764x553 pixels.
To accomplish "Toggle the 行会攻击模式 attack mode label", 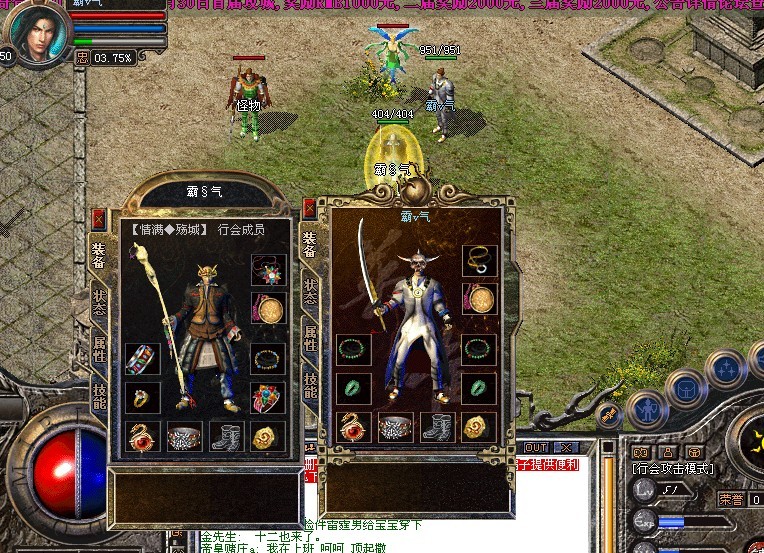I will click(672, 468).
